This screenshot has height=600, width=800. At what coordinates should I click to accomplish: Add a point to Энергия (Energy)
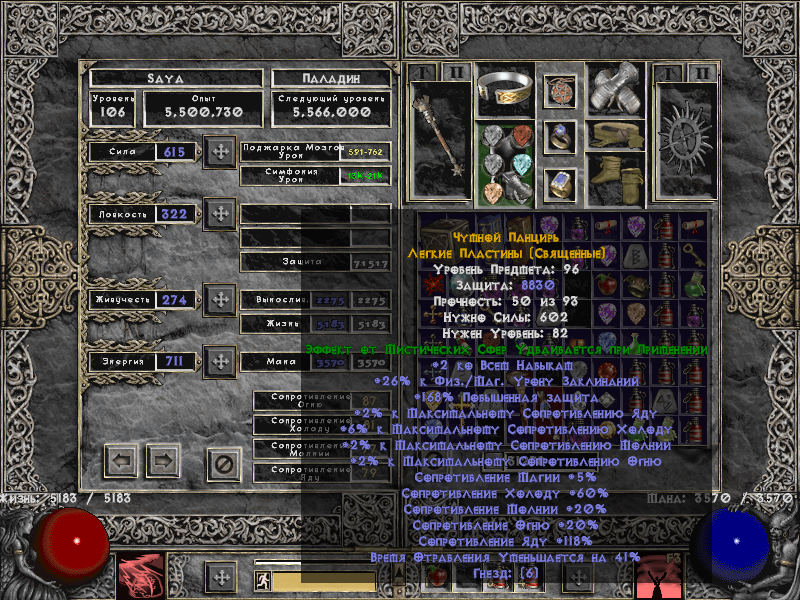pyautogui.click(x=219, y=361)
